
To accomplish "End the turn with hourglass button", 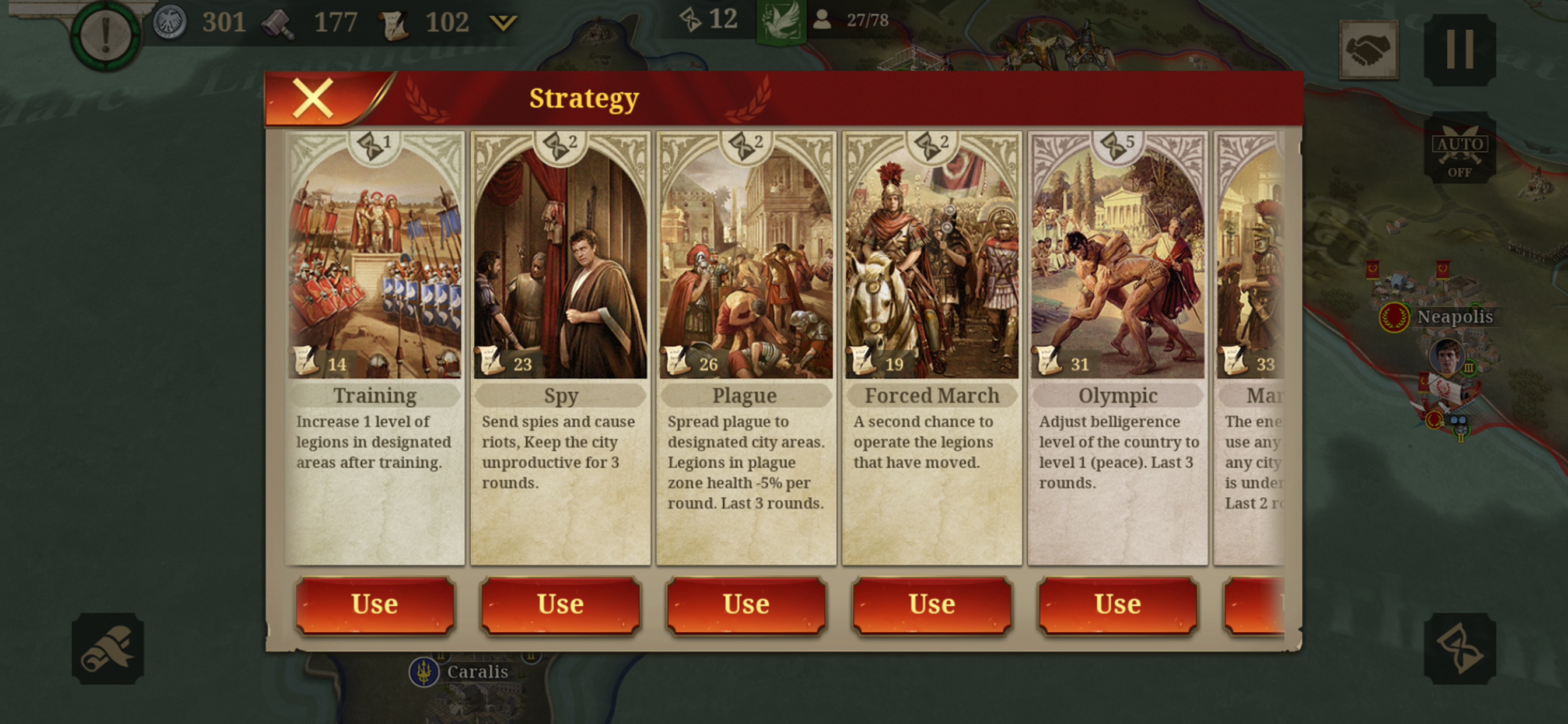I will 1459,649.
